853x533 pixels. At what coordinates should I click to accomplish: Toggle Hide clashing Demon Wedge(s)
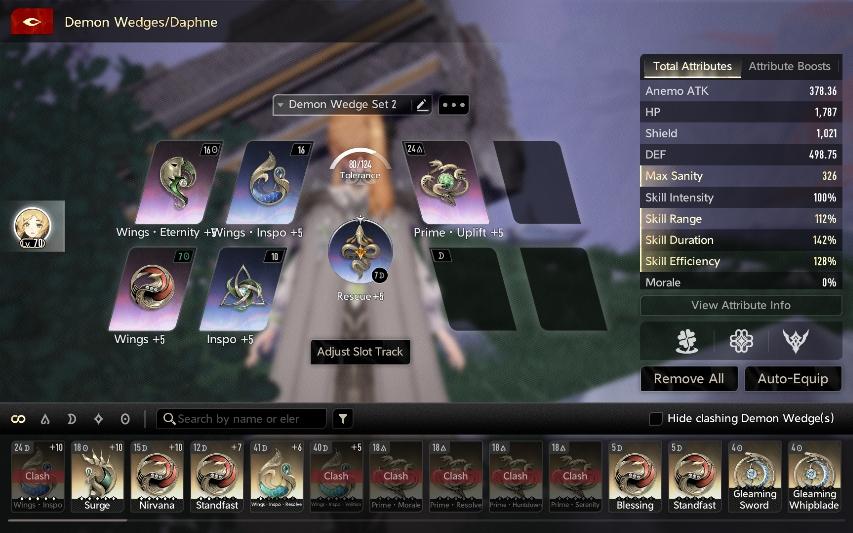[x=656, y=418]
